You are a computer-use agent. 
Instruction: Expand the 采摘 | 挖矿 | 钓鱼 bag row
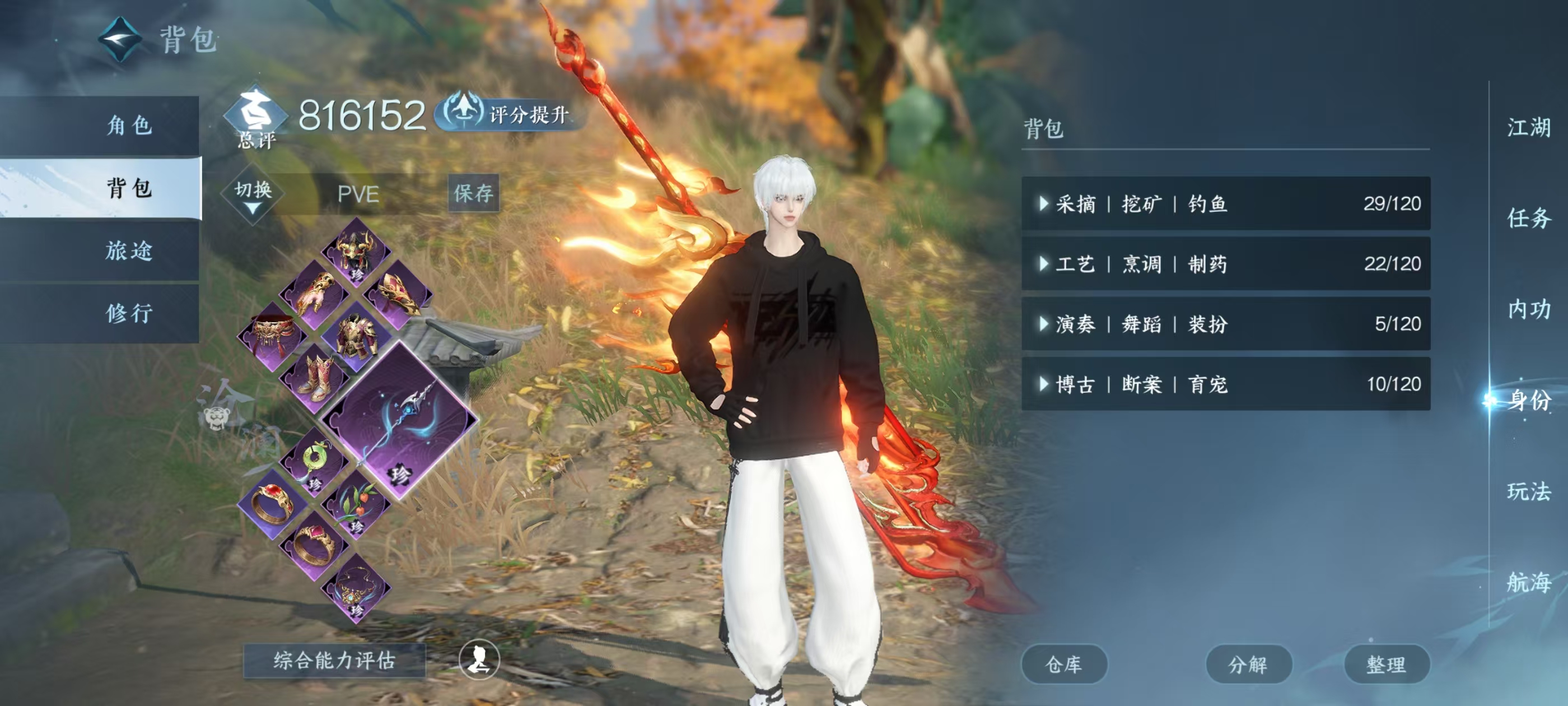tap(1225, 203)
